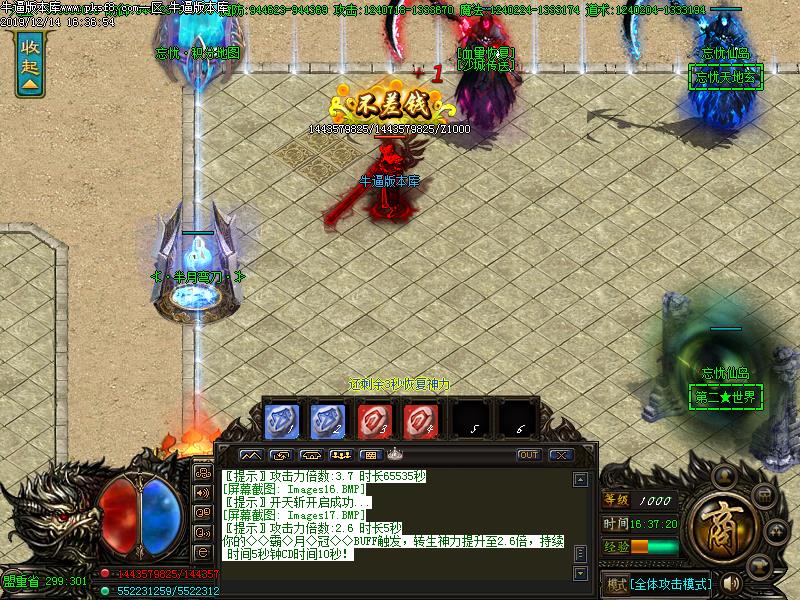800x600 pixels.
Task: Use the red potion in slot 3
Action: click(375, 418)
